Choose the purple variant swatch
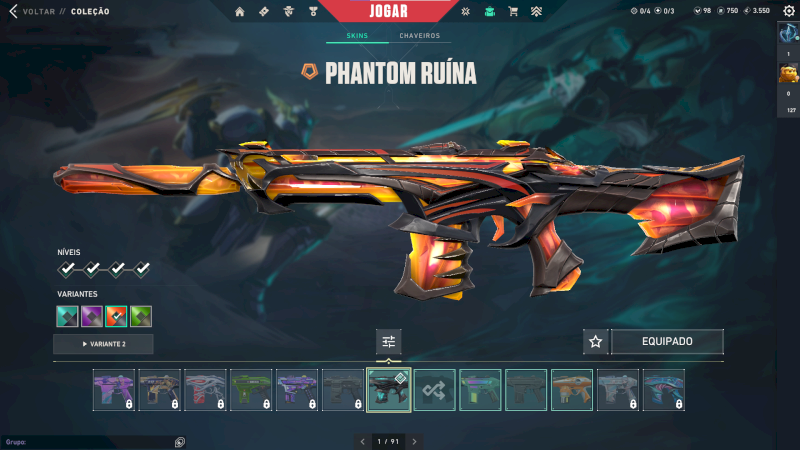The image size is (800, 450). click(92, 316)
